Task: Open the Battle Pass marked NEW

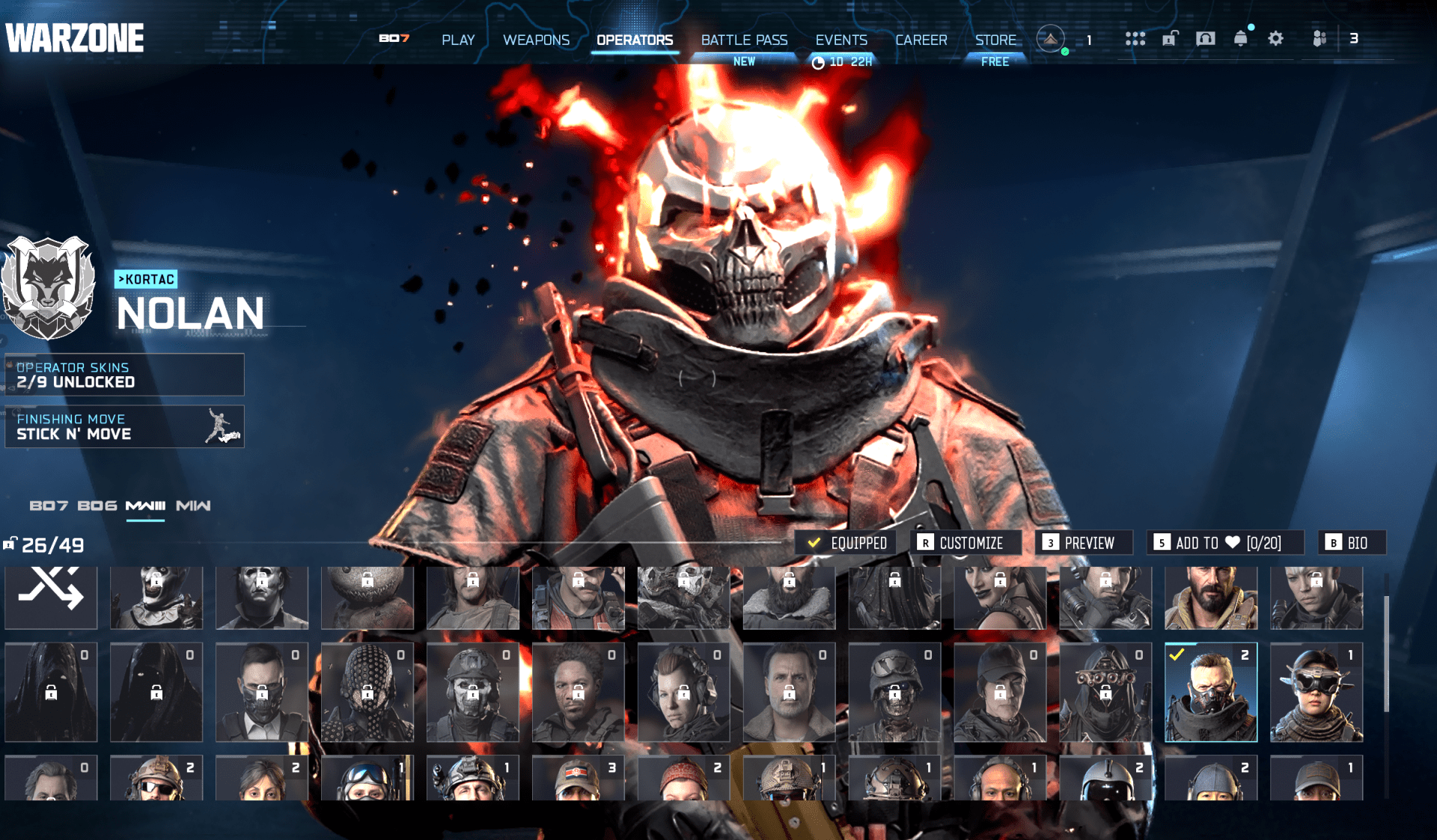Action: point(744,40)
